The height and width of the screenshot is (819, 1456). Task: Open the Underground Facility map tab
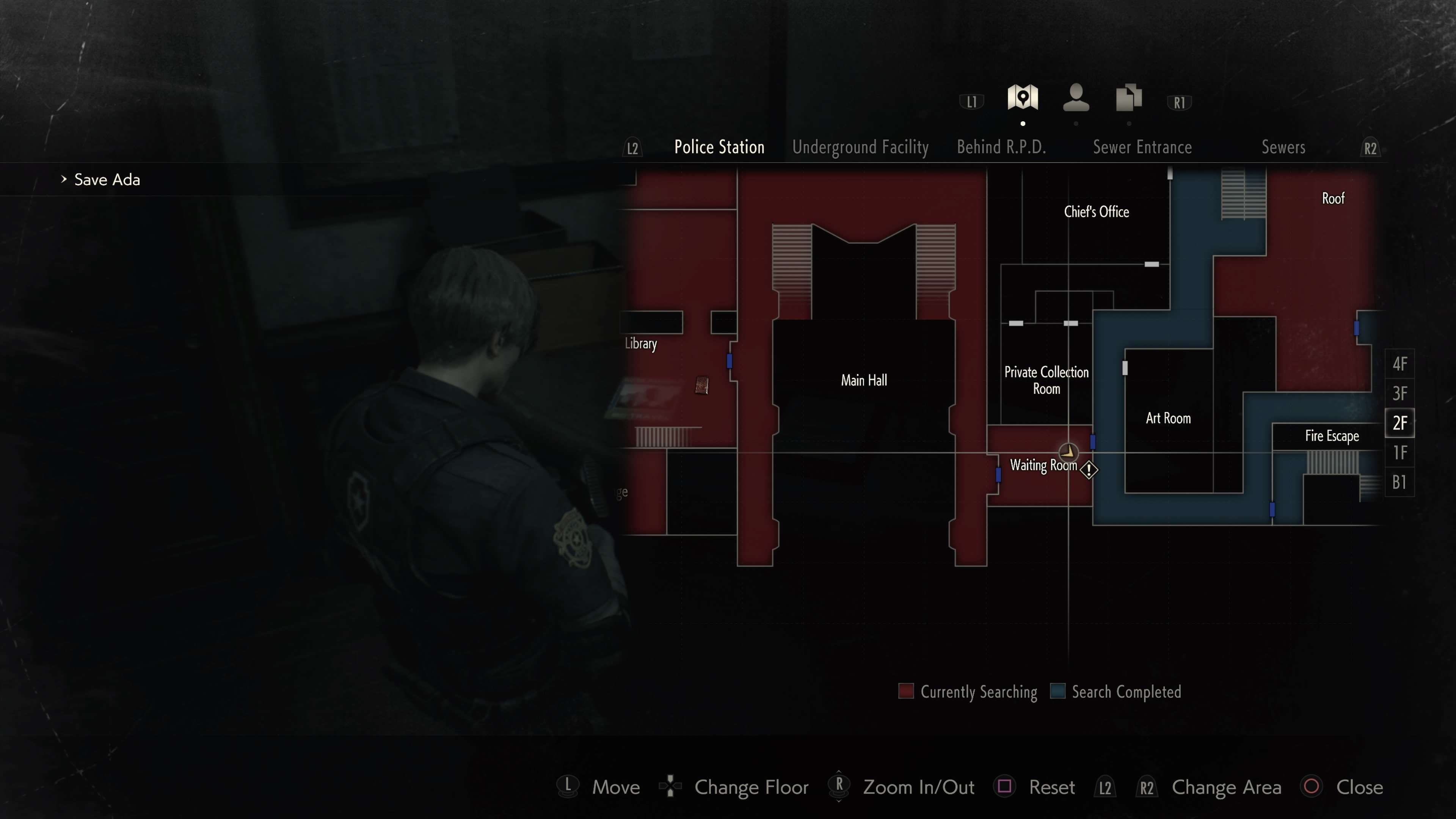coord(860,147)
